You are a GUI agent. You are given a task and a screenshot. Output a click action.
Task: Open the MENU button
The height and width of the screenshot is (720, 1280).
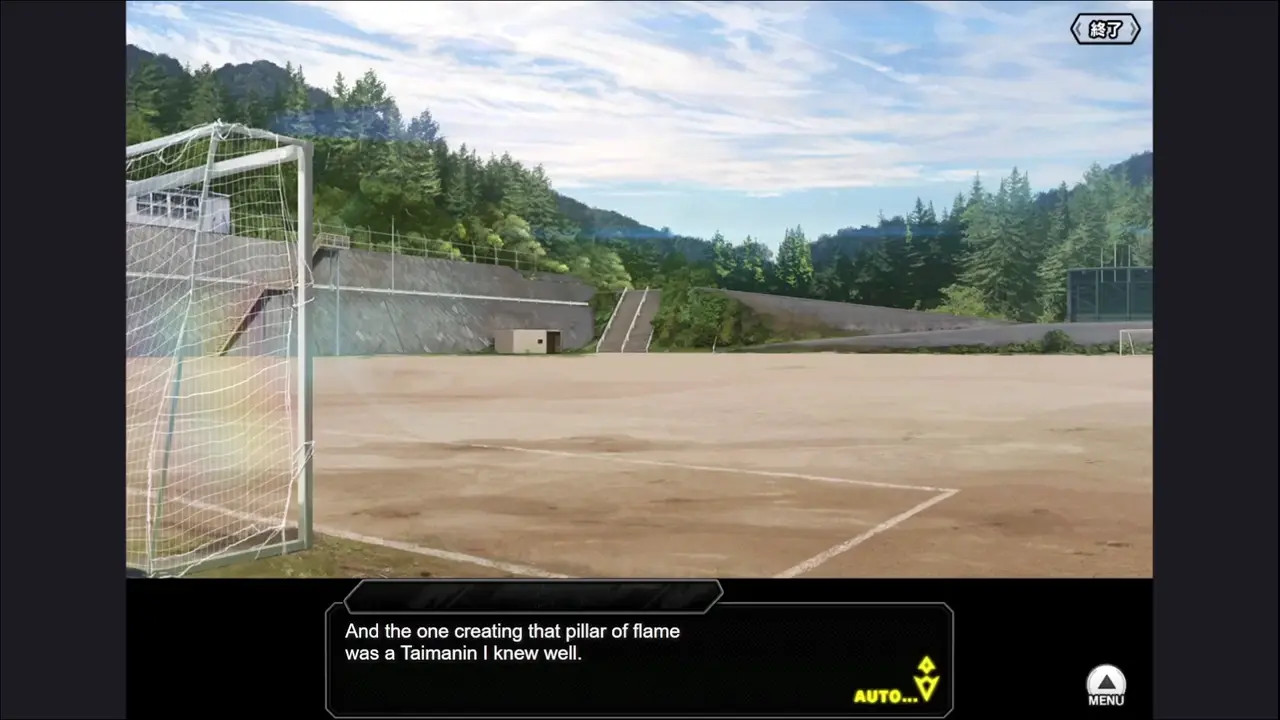coord(1106,686)
